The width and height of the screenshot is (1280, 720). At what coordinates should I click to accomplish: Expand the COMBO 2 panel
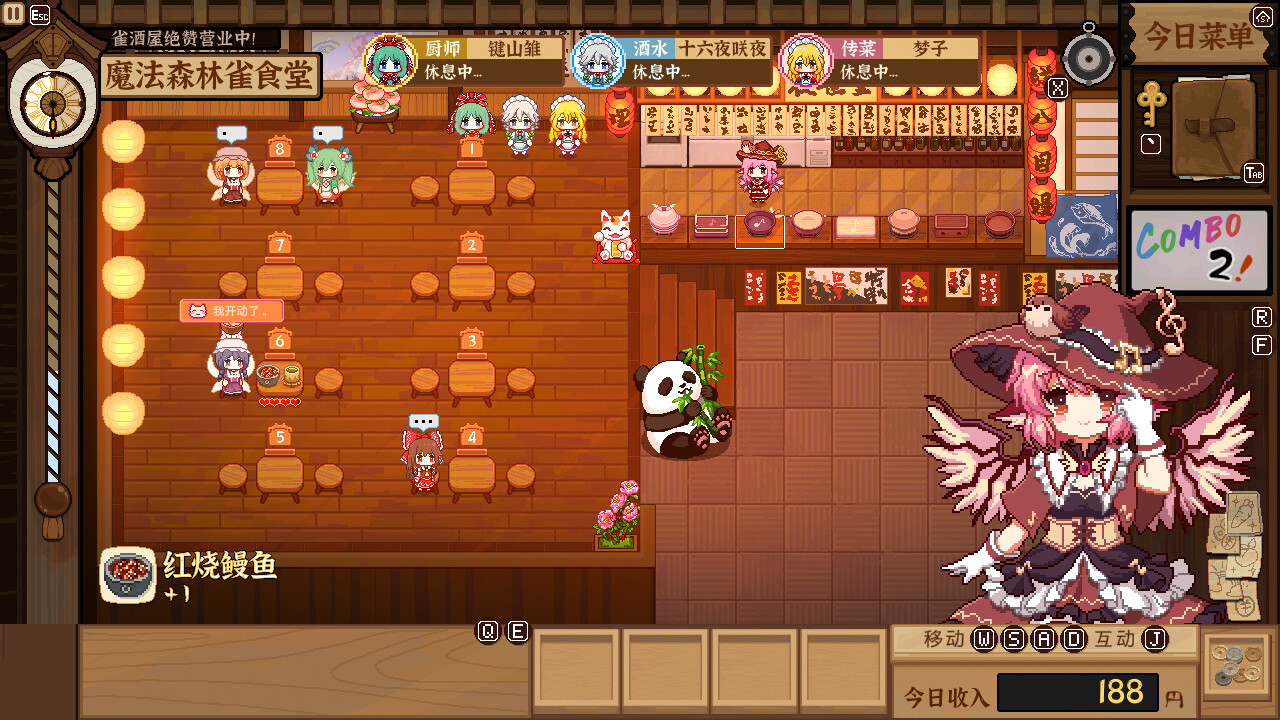click(1199, 250)
